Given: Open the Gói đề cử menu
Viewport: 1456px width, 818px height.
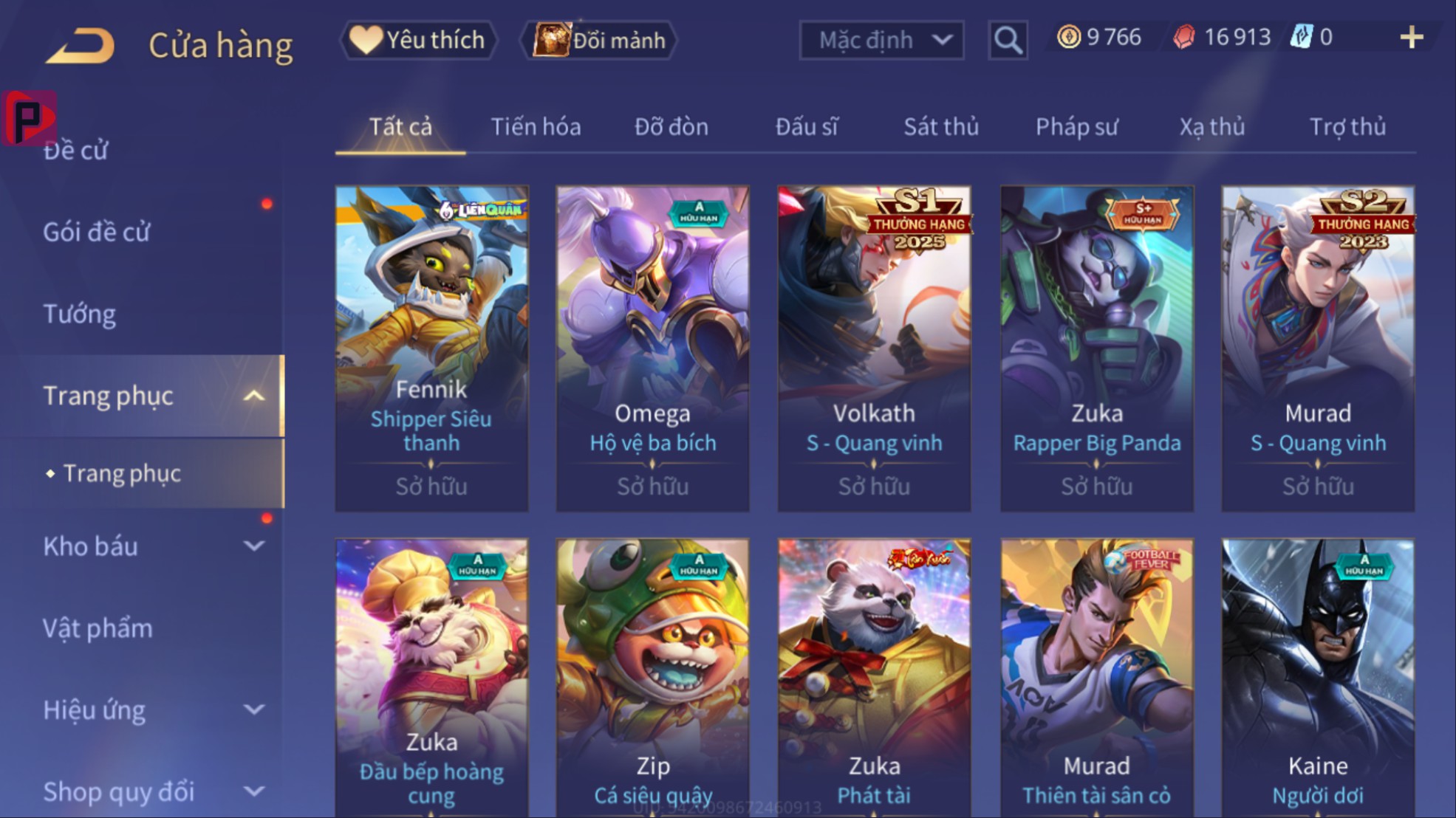Looking at the screenshot, I should (97, 232).
